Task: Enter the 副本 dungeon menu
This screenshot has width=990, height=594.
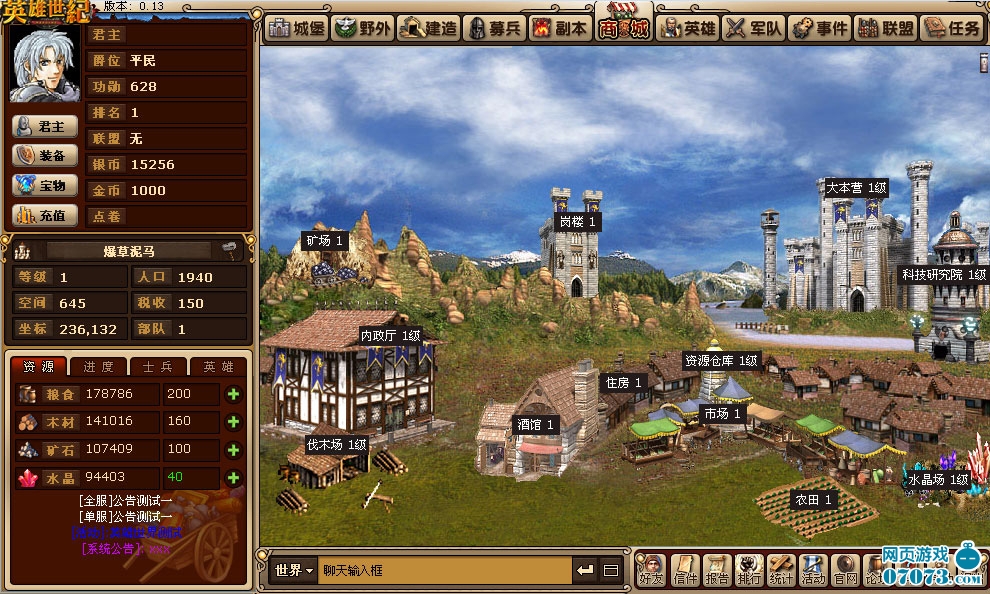Action: [x=558, y=28]
